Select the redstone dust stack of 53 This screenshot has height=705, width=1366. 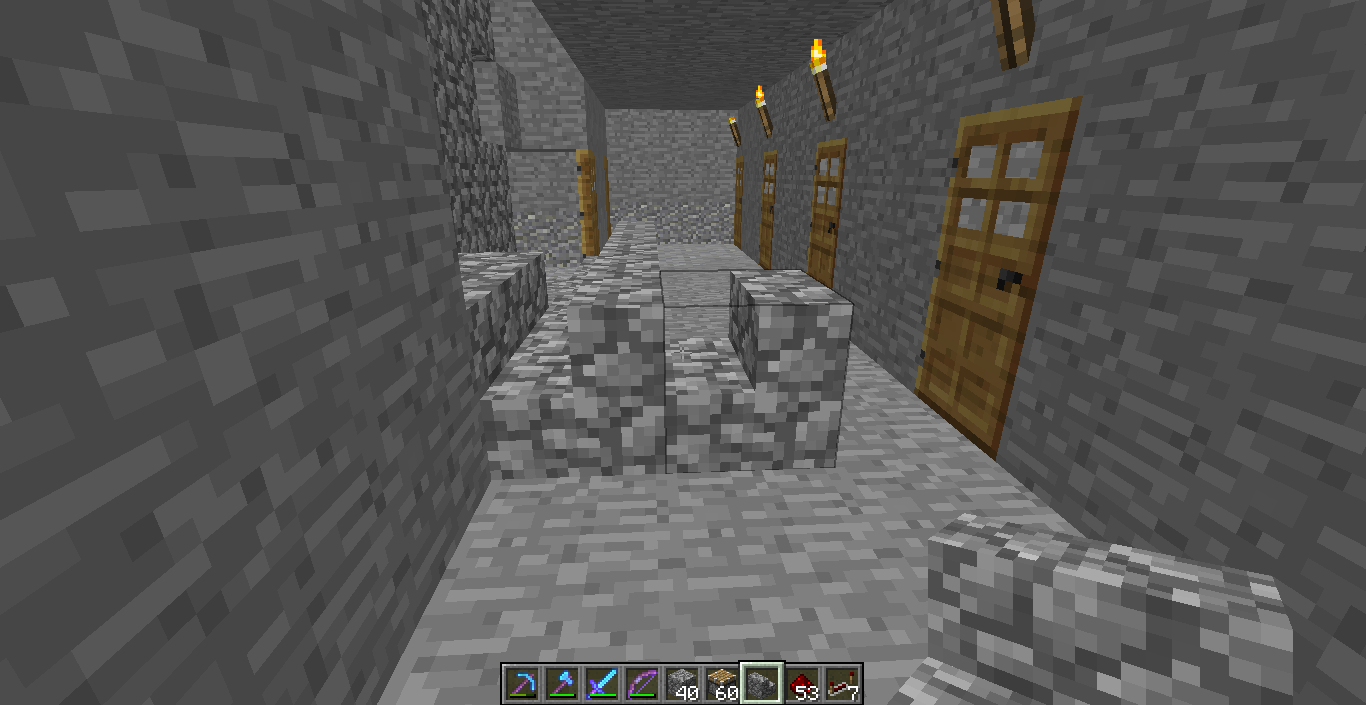tap(801, 684)
